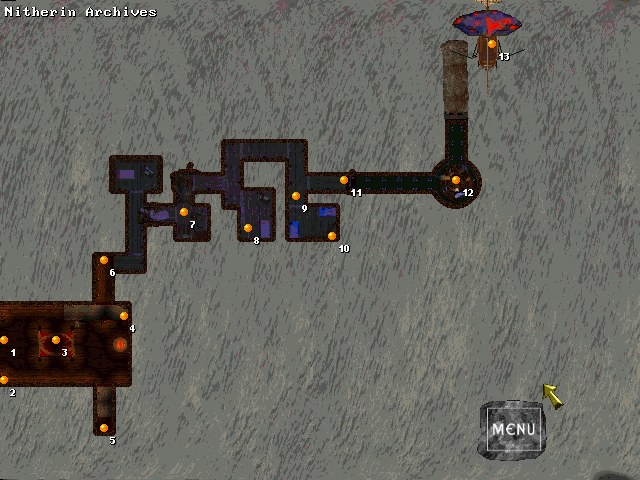640x480 pixels.
Task: Select map marker number 13
Action: pyautogui.click(x=491, y=44)
